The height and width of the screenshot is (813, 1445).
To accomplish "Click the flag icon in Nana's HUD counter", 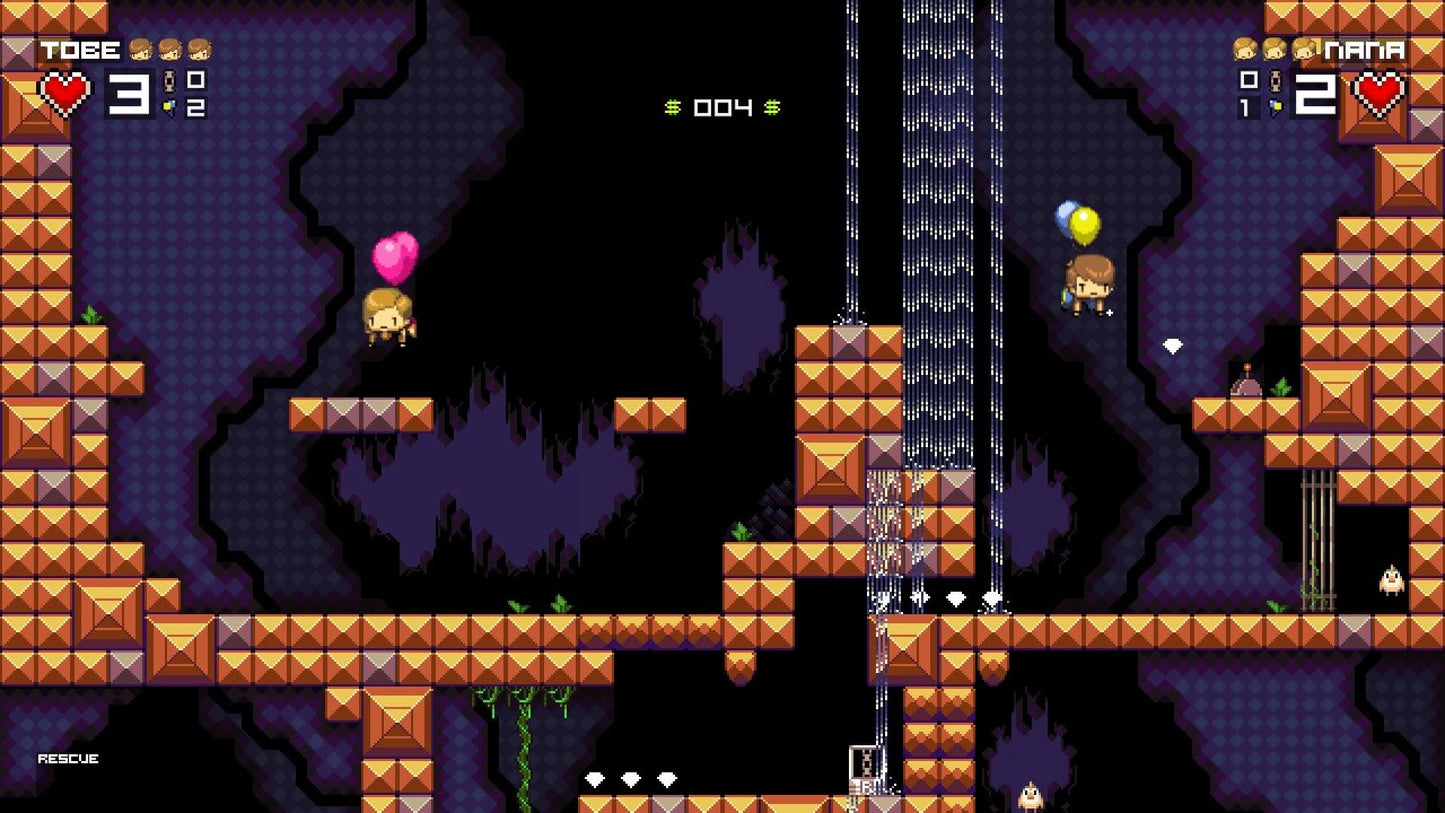I will (x=1276, y=107).
